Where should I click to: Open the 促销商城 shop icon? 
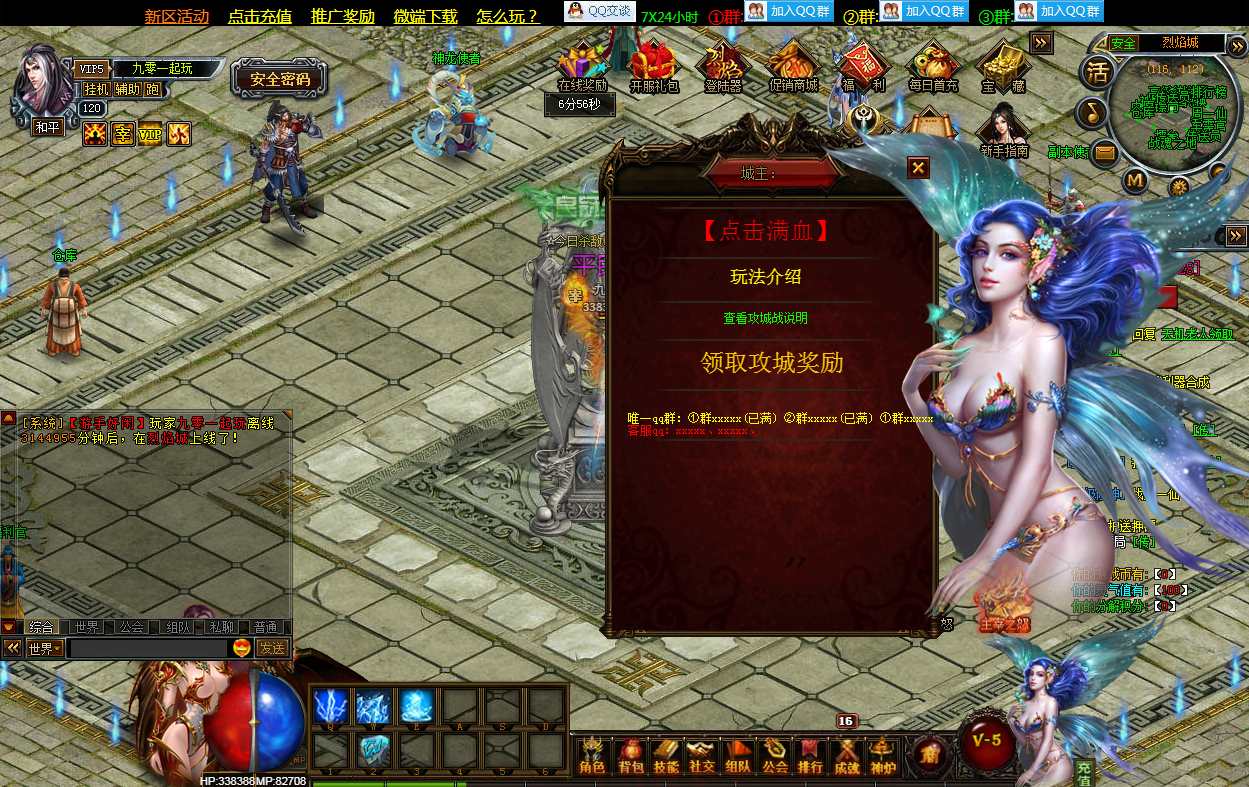pyautogui.click(x=793, y=66)
